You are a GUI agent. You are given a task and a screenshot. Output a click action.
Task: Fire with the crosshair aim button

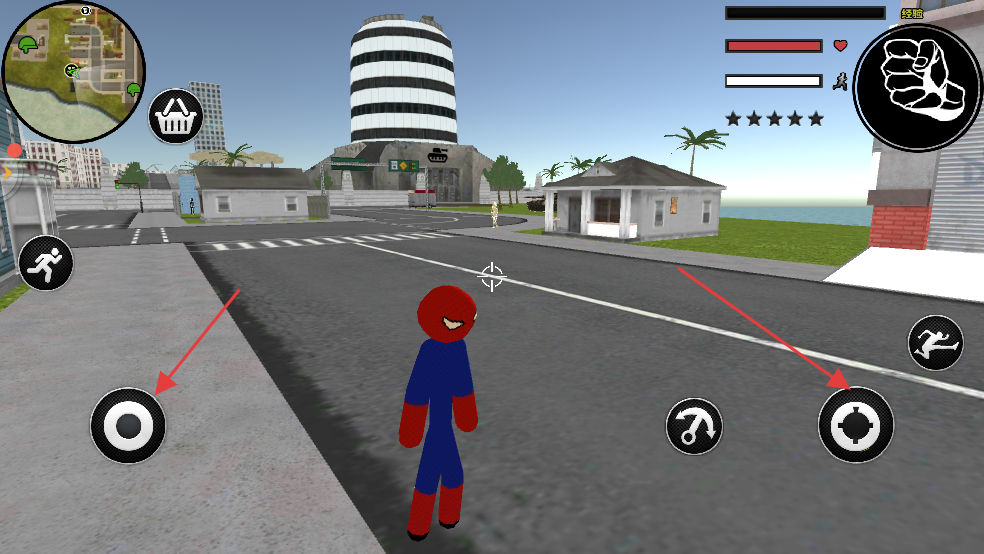[x=855, y=425]
